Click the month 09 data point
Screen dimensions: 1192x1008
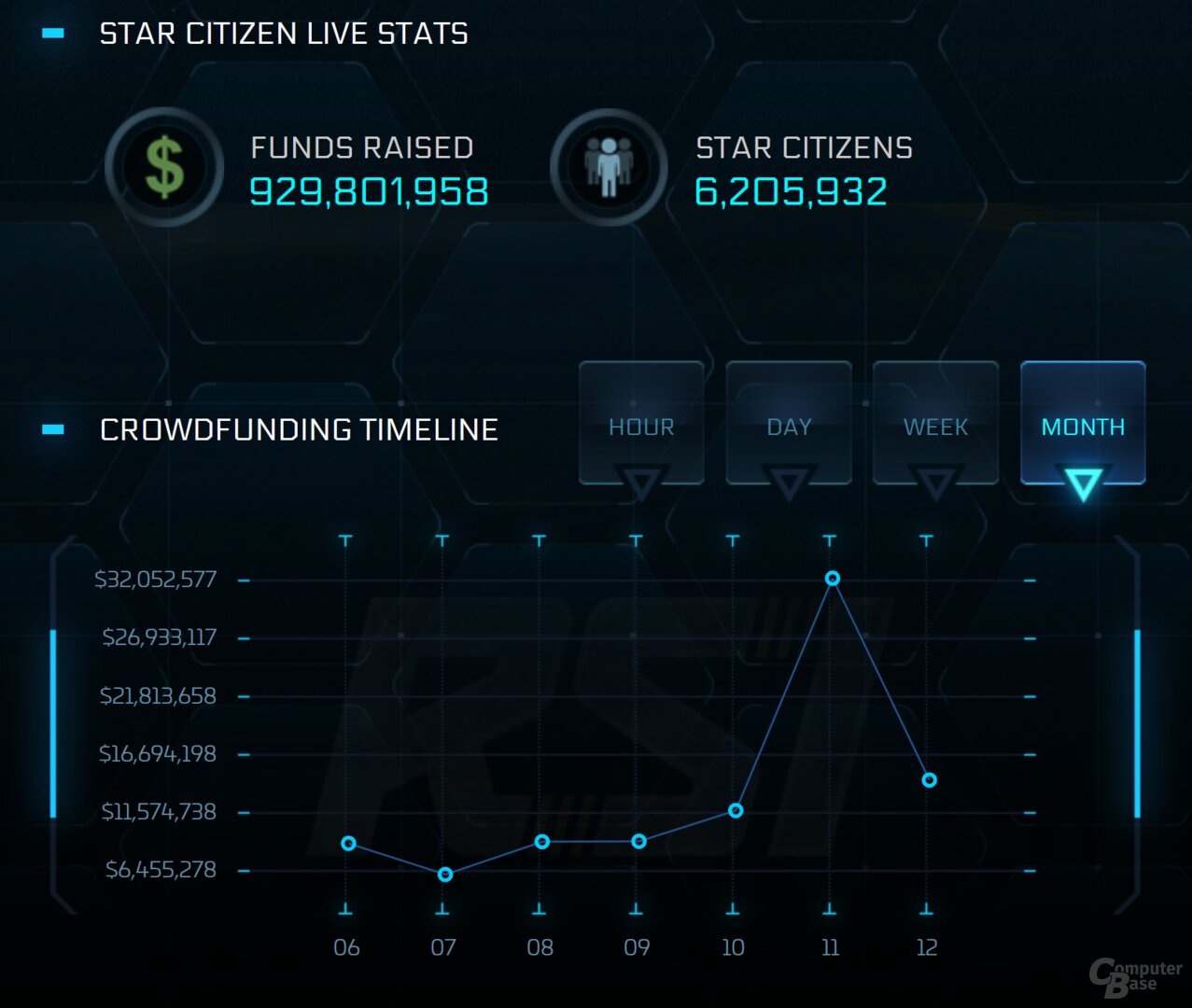638,842
